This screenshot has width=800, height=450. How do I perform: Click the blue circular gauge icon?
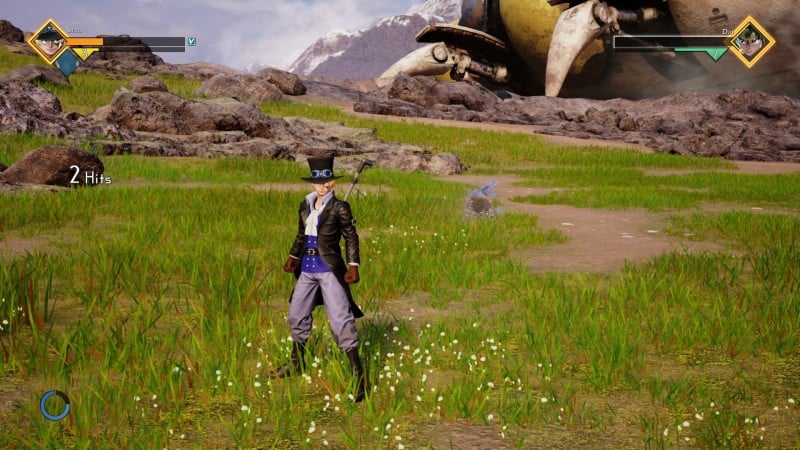55,404
